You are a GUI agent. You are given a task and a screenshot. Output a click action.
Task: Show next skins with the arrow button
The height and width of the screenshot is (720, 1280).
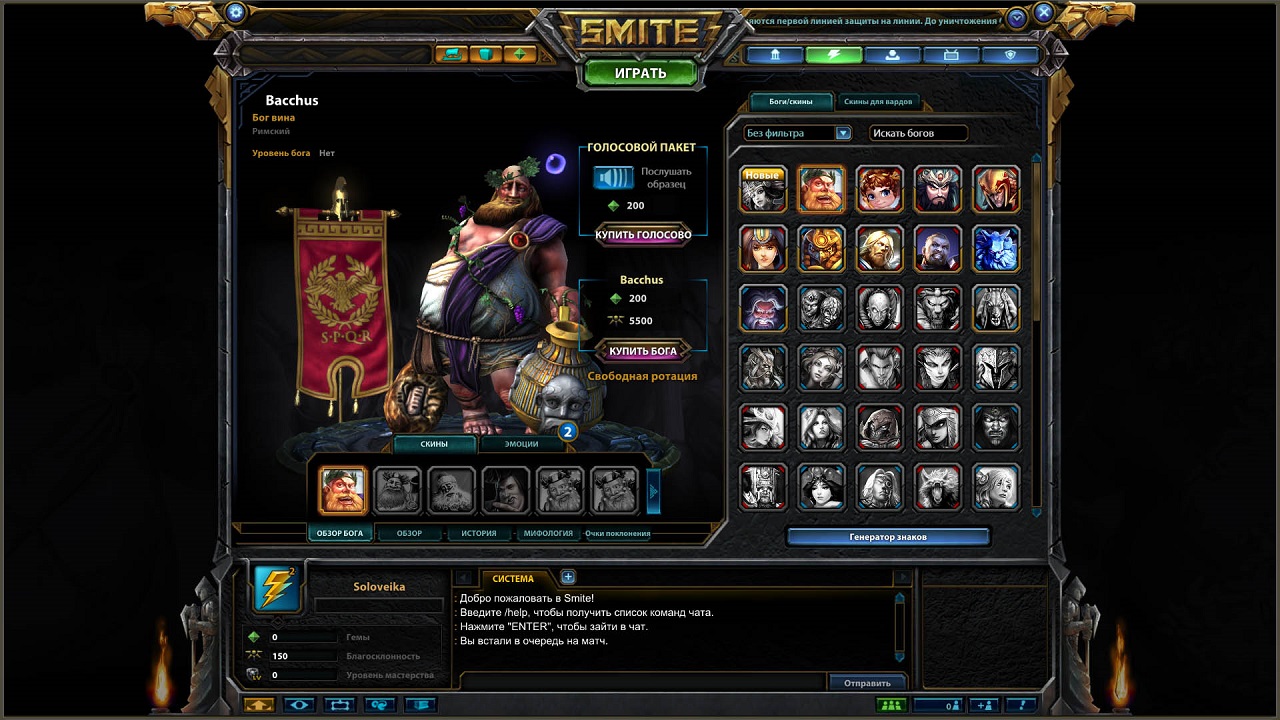click(654, 490)
